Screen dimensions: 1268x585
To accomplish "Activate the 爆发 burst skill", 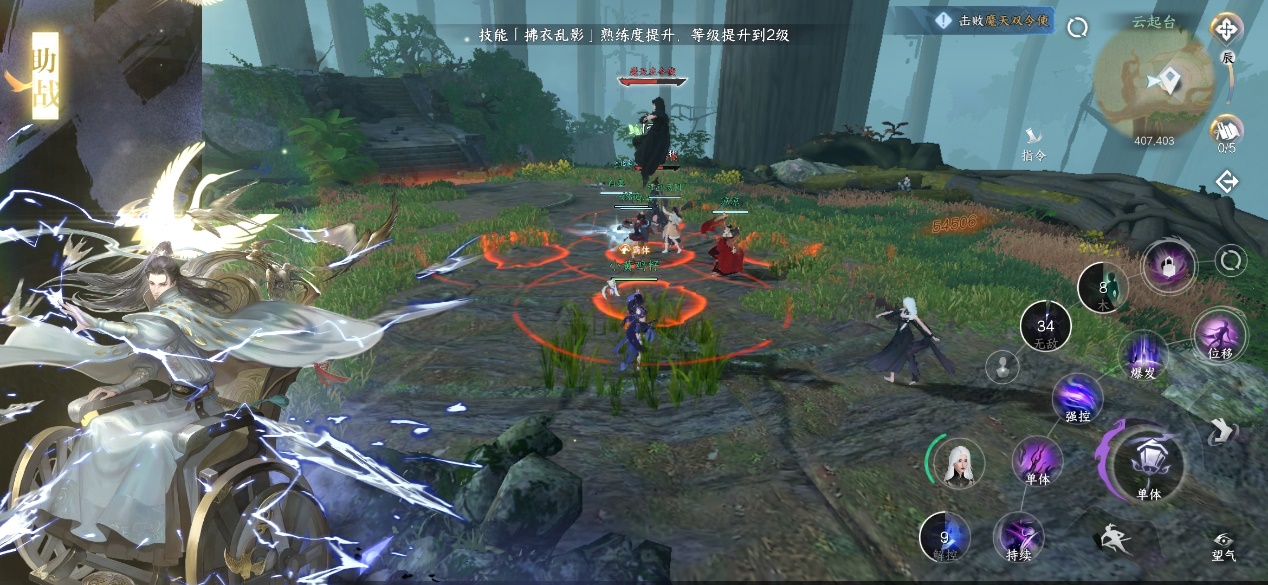I will pyautogui.click(x=1144, y=355).
